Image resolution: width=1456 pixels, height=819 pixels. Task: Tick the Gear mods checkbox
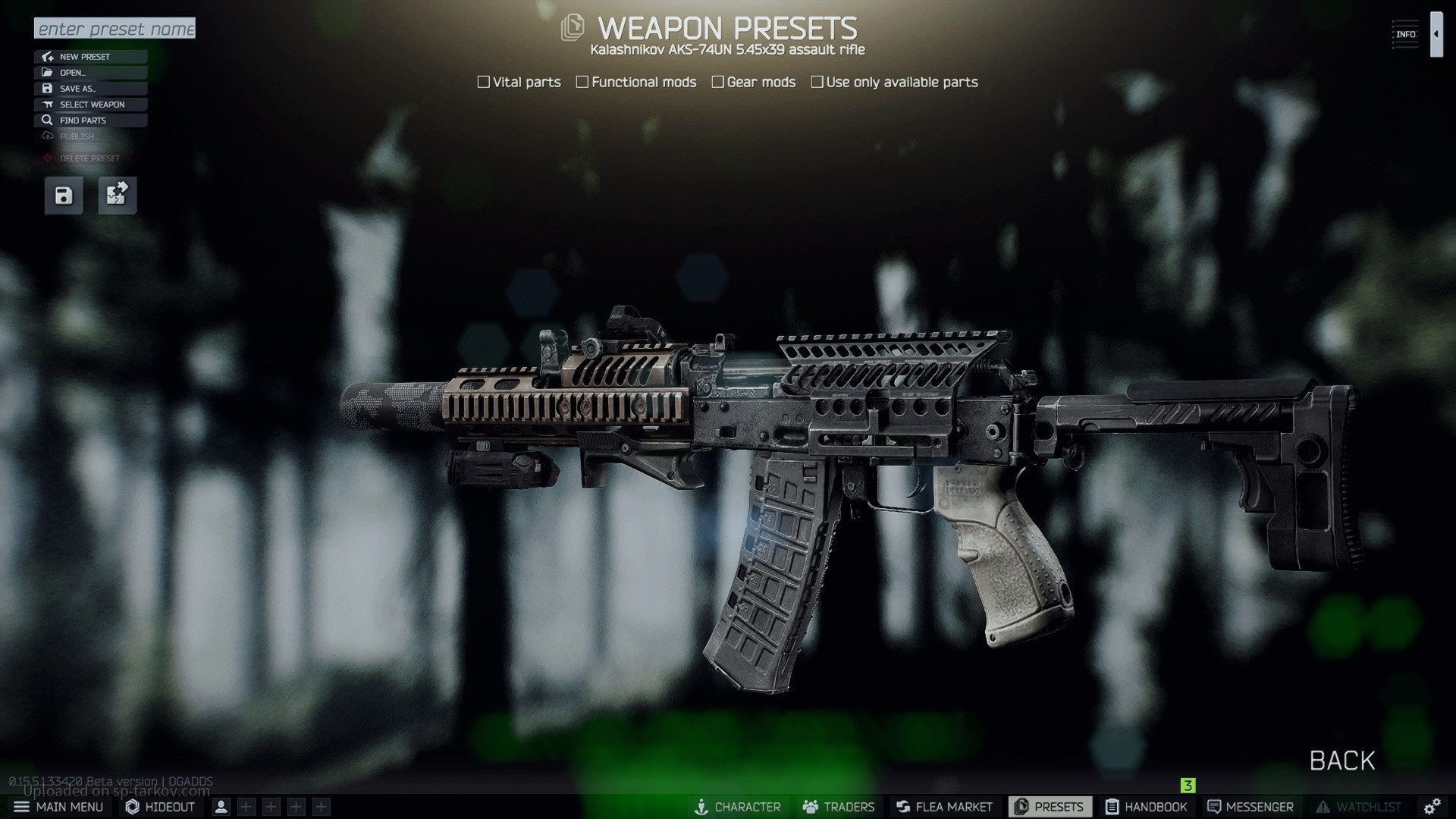tap(717, 82)
